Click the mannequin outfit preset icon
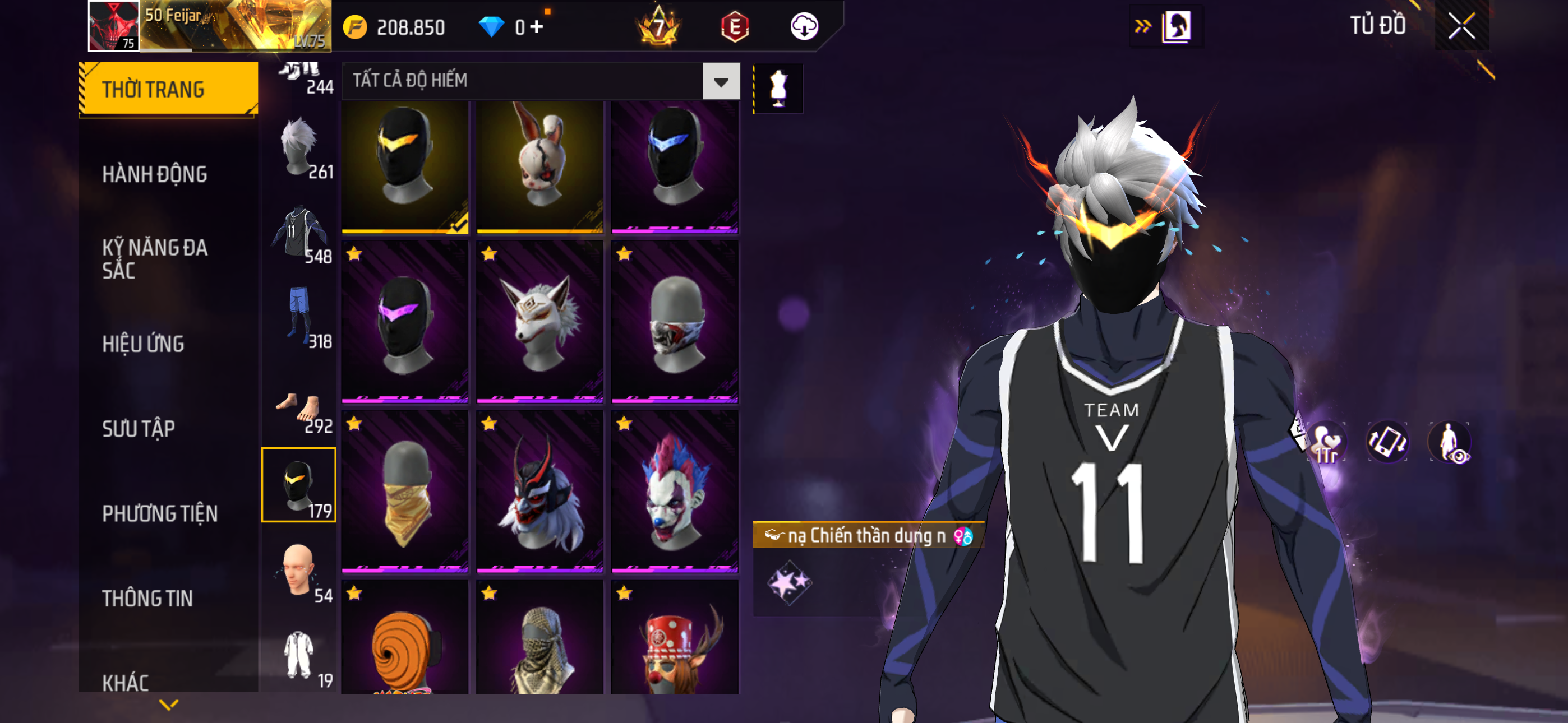The width and height of the screenshot is (1568, 723). click(x=778, y=89)
